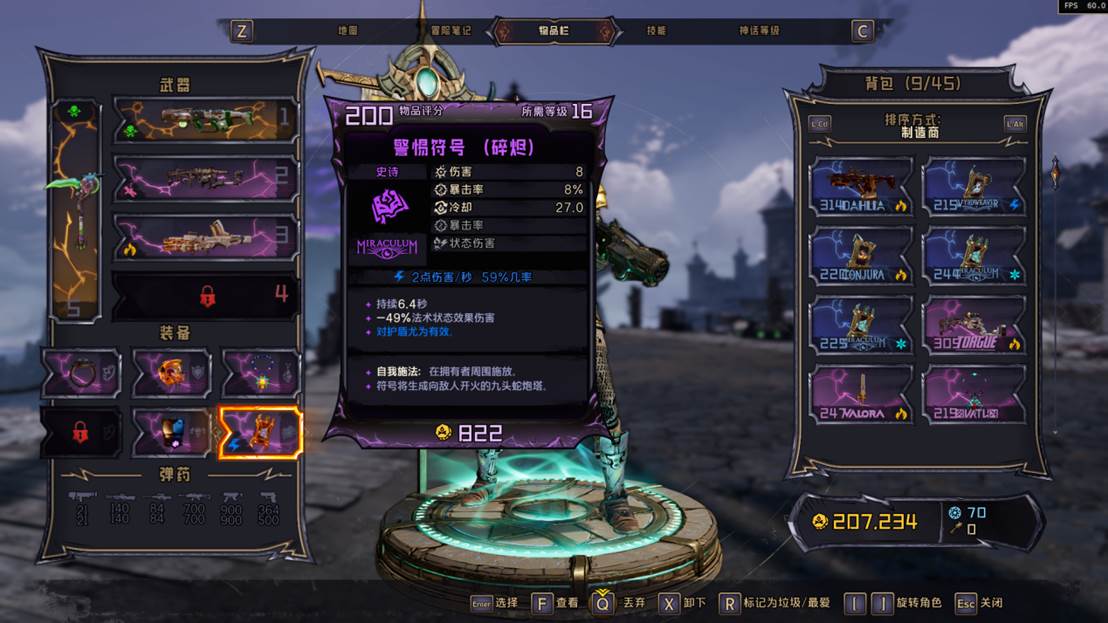Select the highlighted spell book equipment slot

[260, 433]
